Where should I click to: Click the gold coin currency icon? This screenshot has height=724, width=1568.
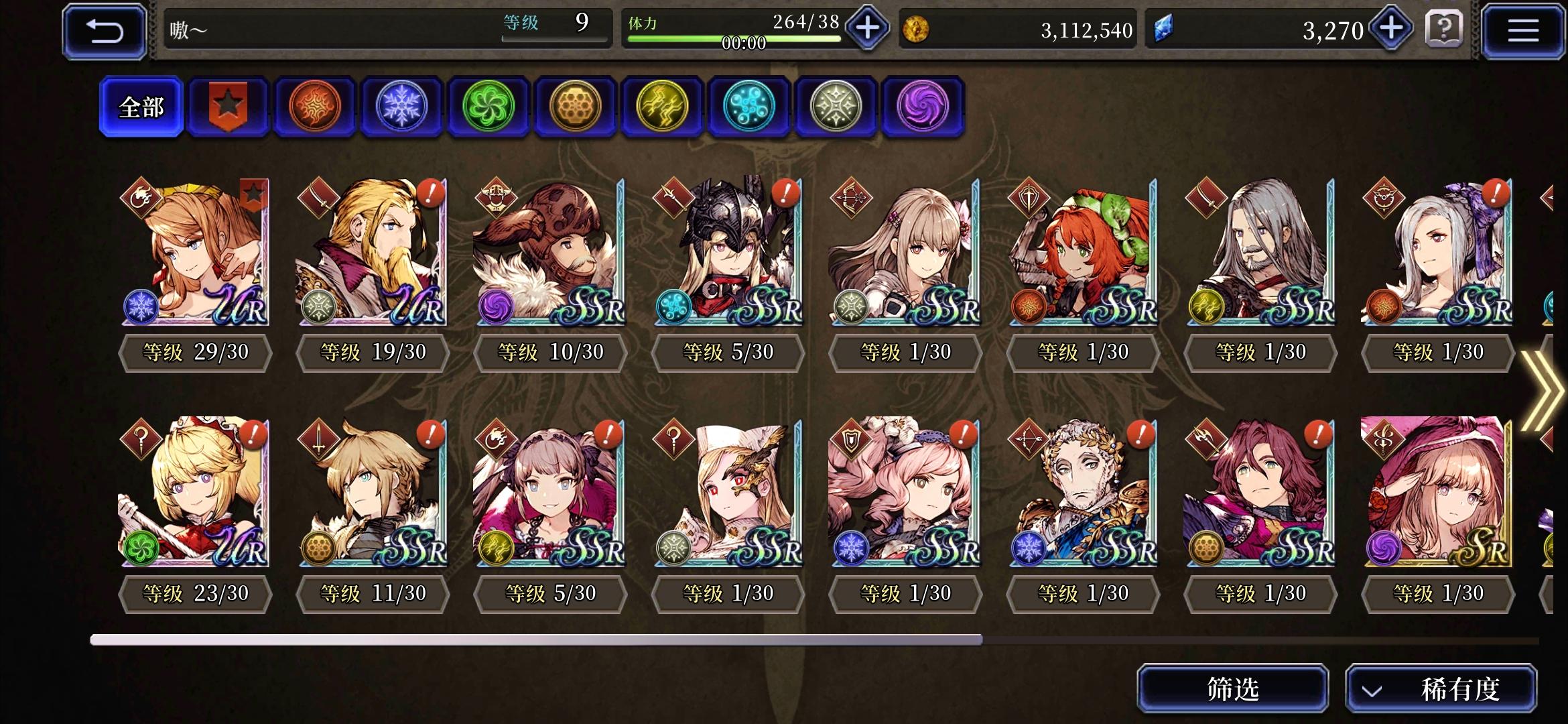click(918, 29)
